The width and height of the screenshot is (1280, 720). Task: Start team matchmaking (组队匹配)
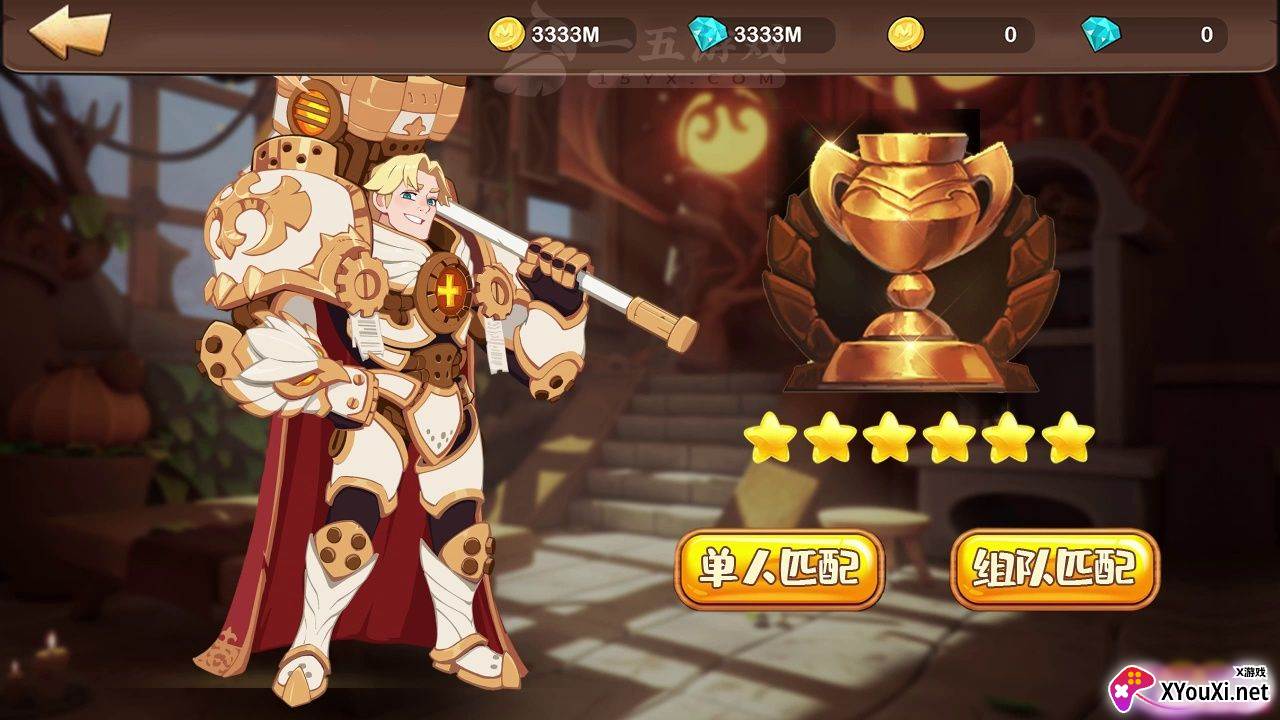pos(1054,569)
